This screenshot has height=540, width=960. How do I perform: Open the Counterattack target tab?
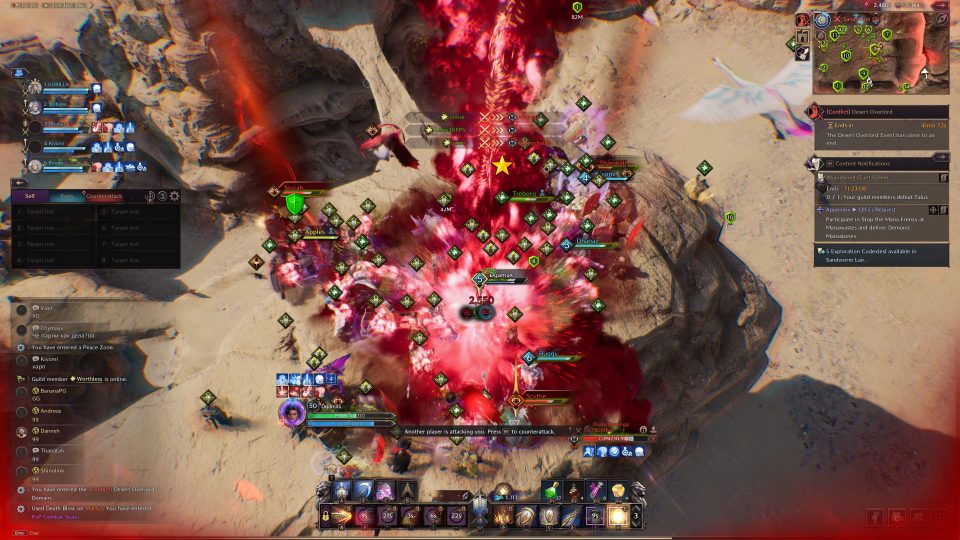[105, 196]
